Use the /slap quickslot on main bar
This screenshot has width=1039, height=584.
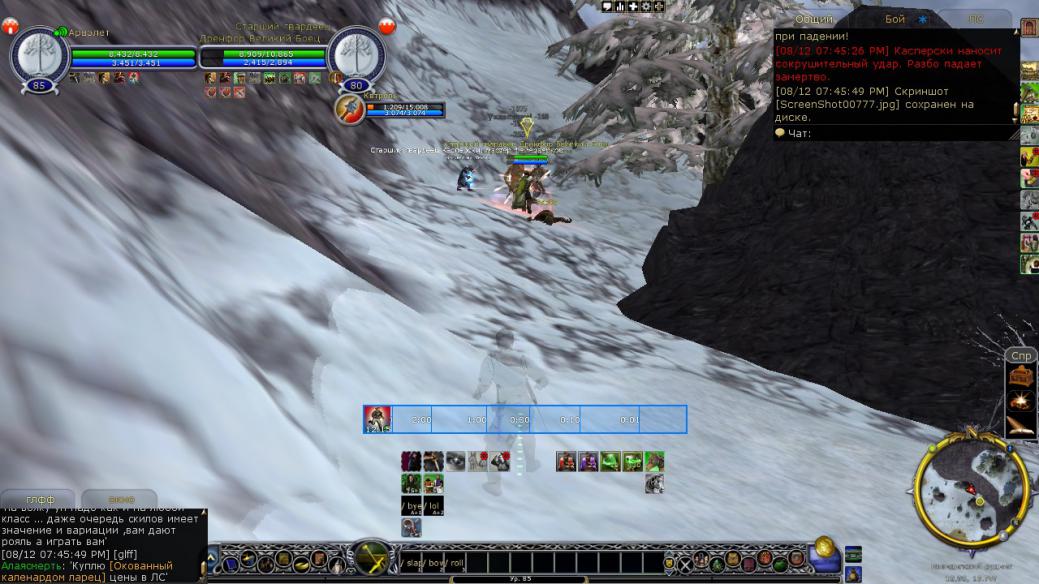point(412,564)
